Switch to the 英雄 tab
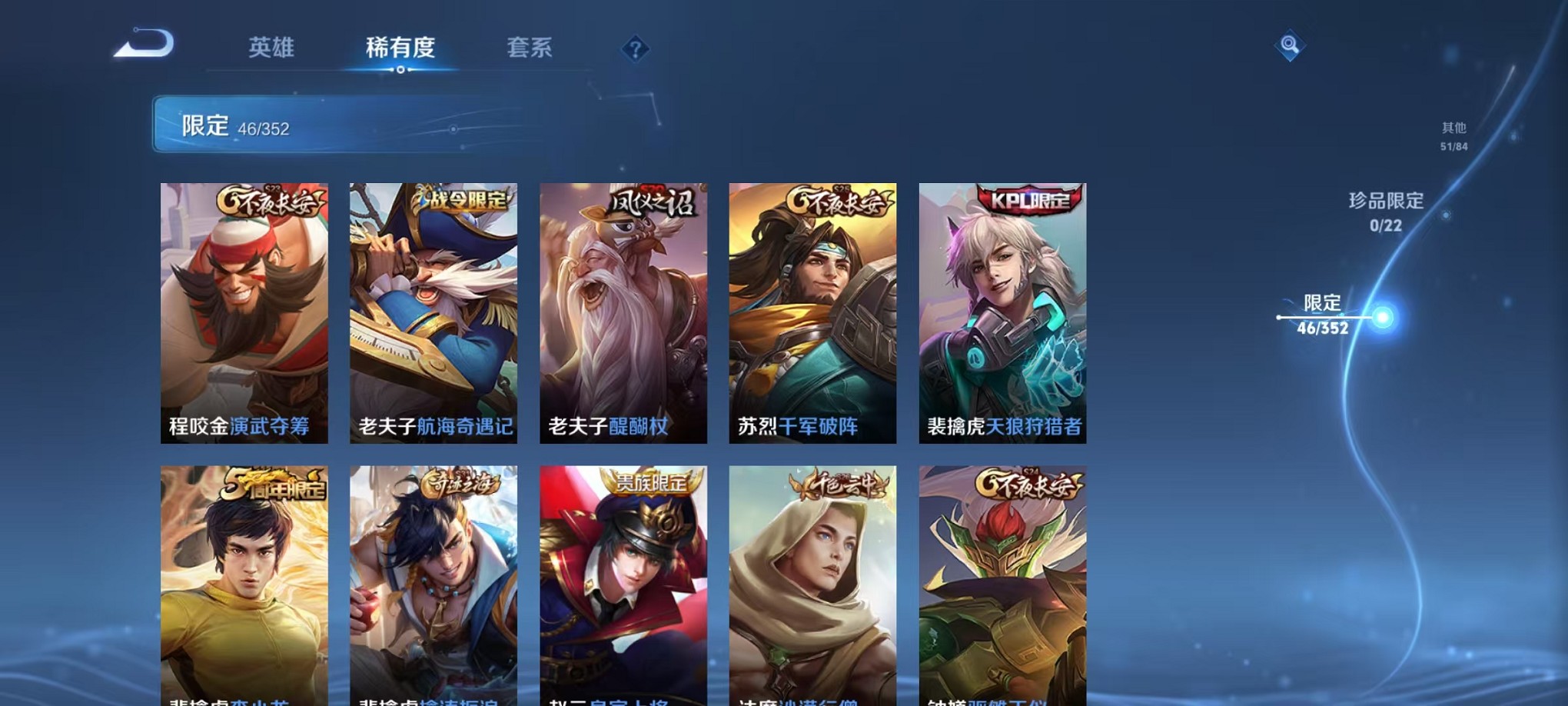Image resolution: width=1568 pixels, height=706 pixels. 267,48
